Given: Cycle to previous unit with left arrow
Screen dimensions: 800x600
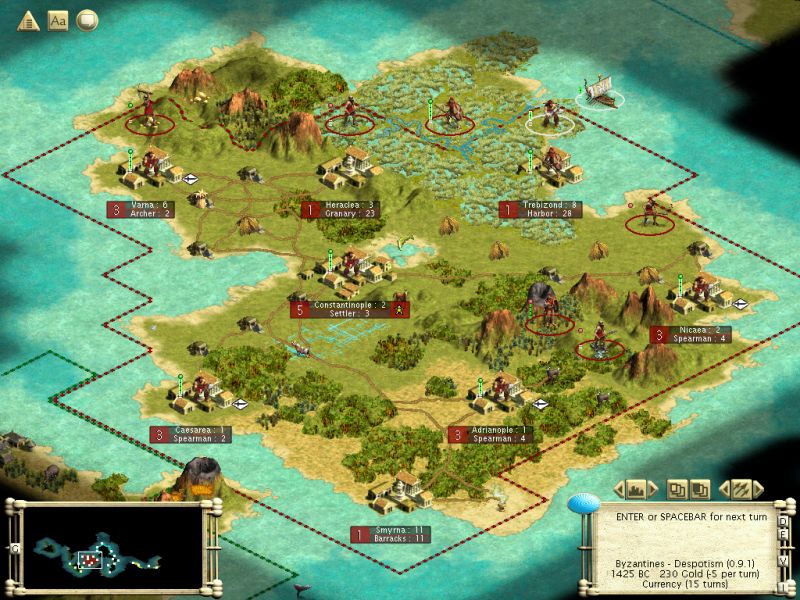Looking at the screenshot, I should 722,489.
